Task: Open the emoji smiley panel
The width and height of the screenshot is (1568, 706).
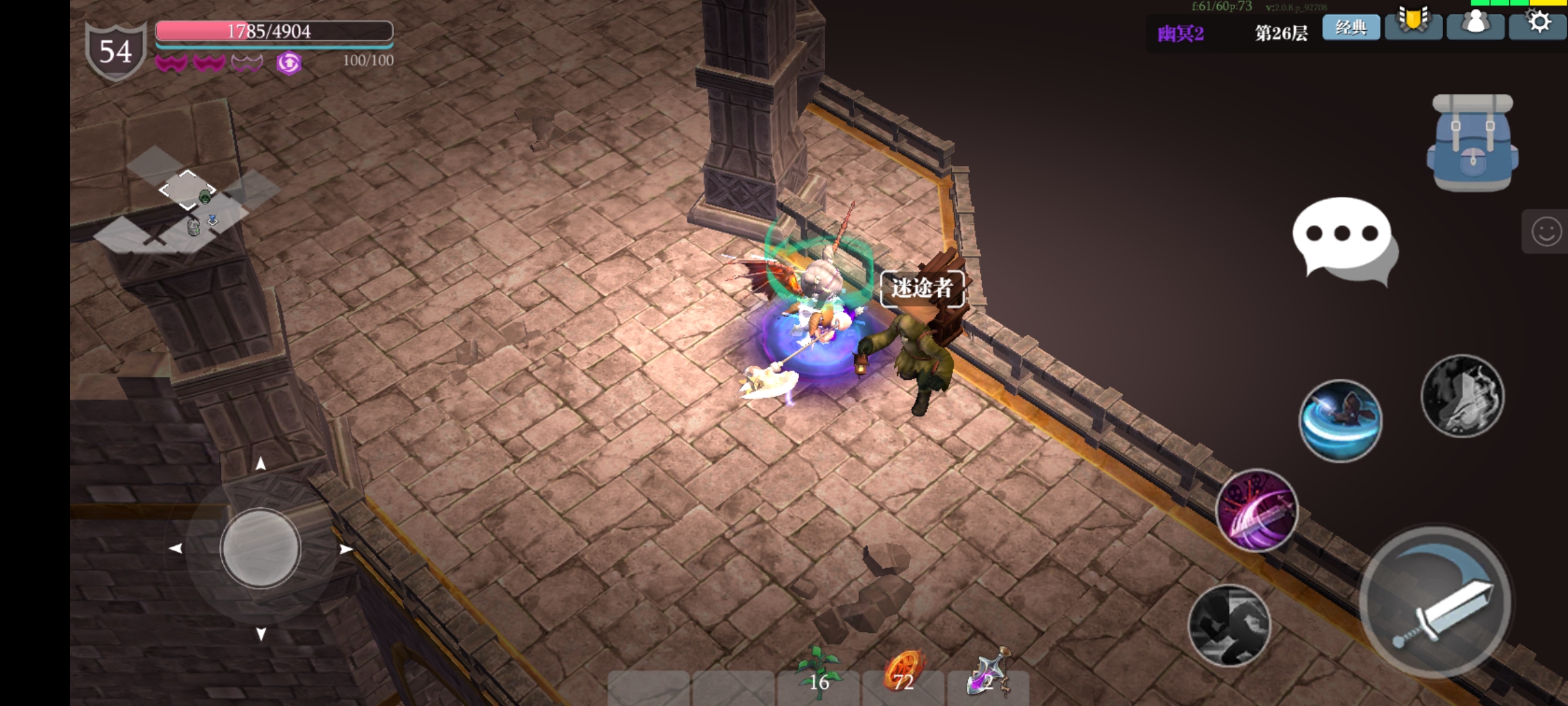Action: 1546,231
